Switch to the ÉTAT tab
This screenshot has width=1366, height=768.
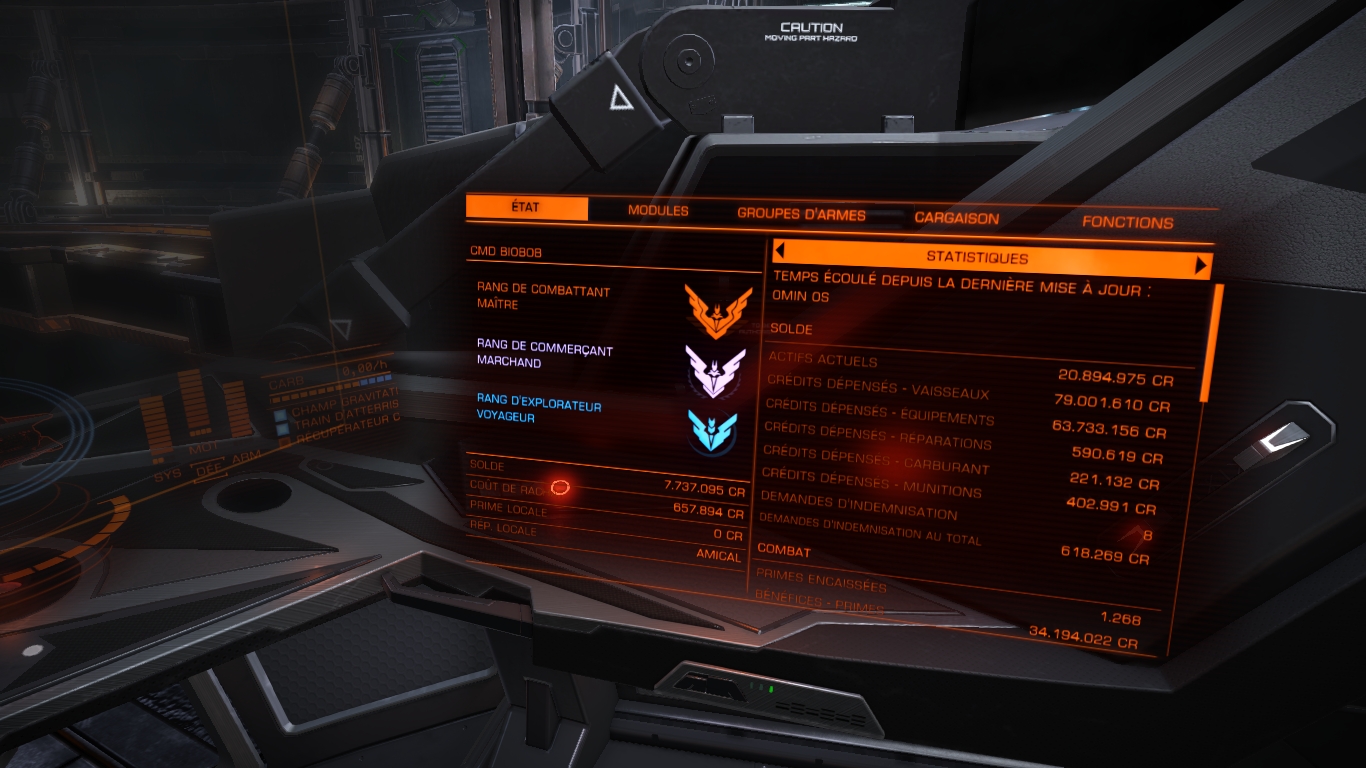pyautogui.click(x=526, y=208)
